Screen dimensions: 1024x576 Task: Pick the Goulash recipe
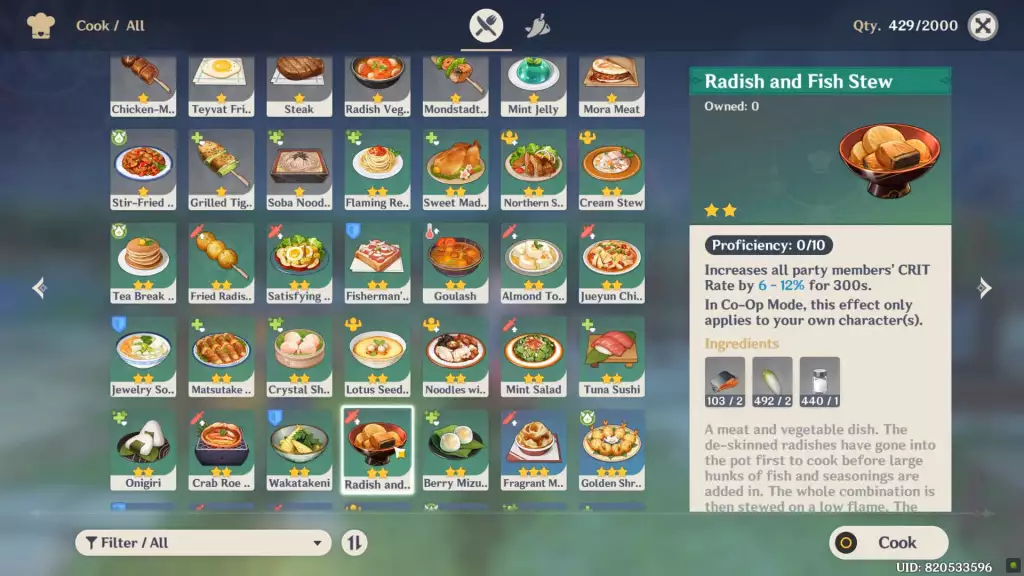(455, 263)
